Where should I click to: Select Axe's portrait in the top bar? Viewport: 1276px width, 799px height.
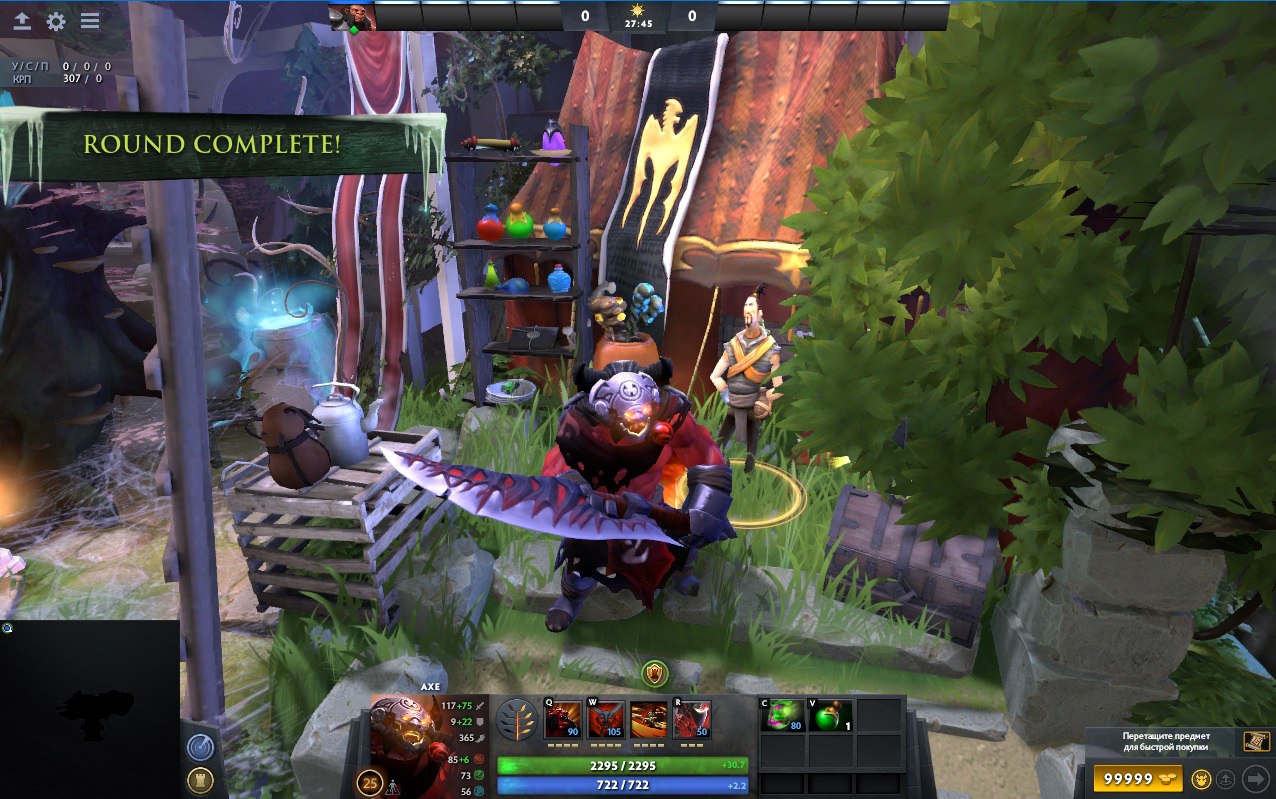[353, 16]
